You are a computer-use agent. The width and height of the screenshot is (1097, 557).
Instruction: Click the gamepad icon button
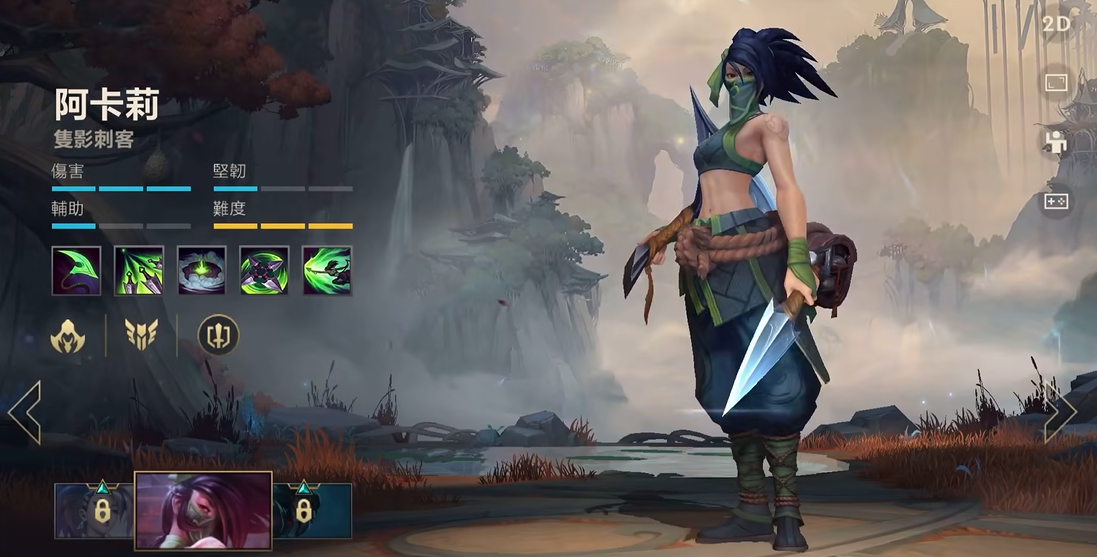click(1056, 202)
